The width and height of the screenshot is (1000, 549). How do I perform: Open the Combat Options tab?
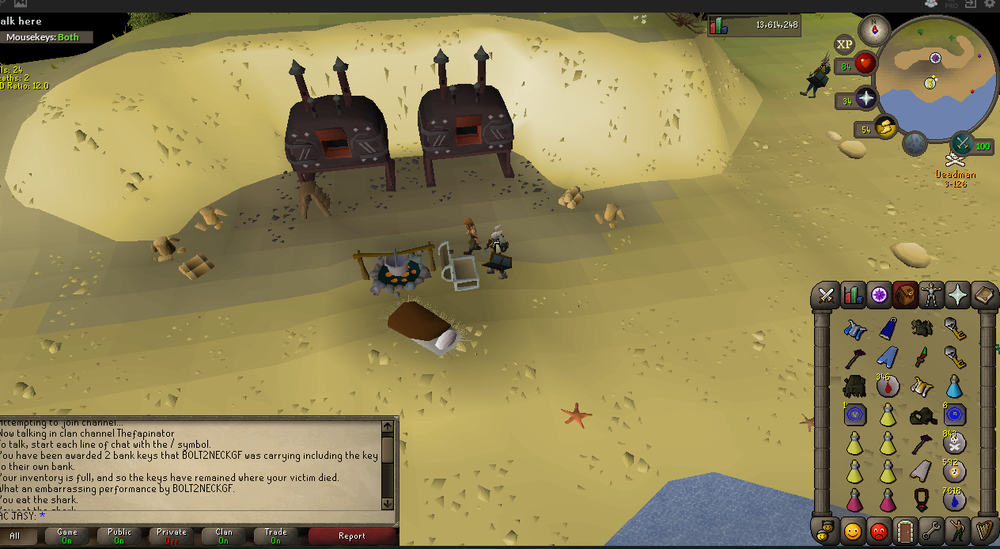pos(826,295)
